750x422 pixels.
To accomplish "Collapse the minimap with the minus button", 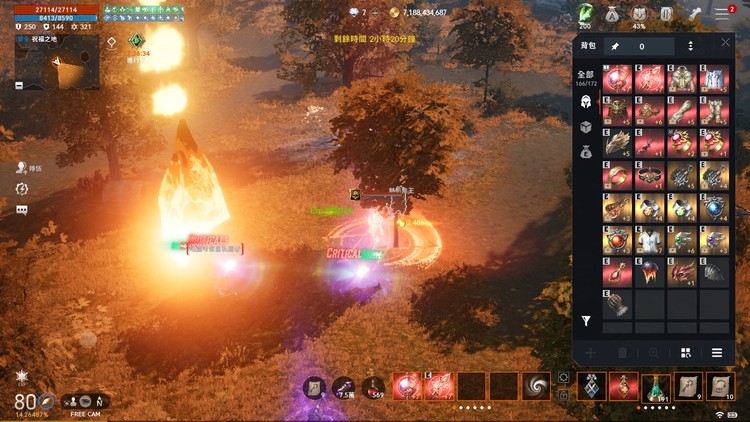I will point(20,86).
